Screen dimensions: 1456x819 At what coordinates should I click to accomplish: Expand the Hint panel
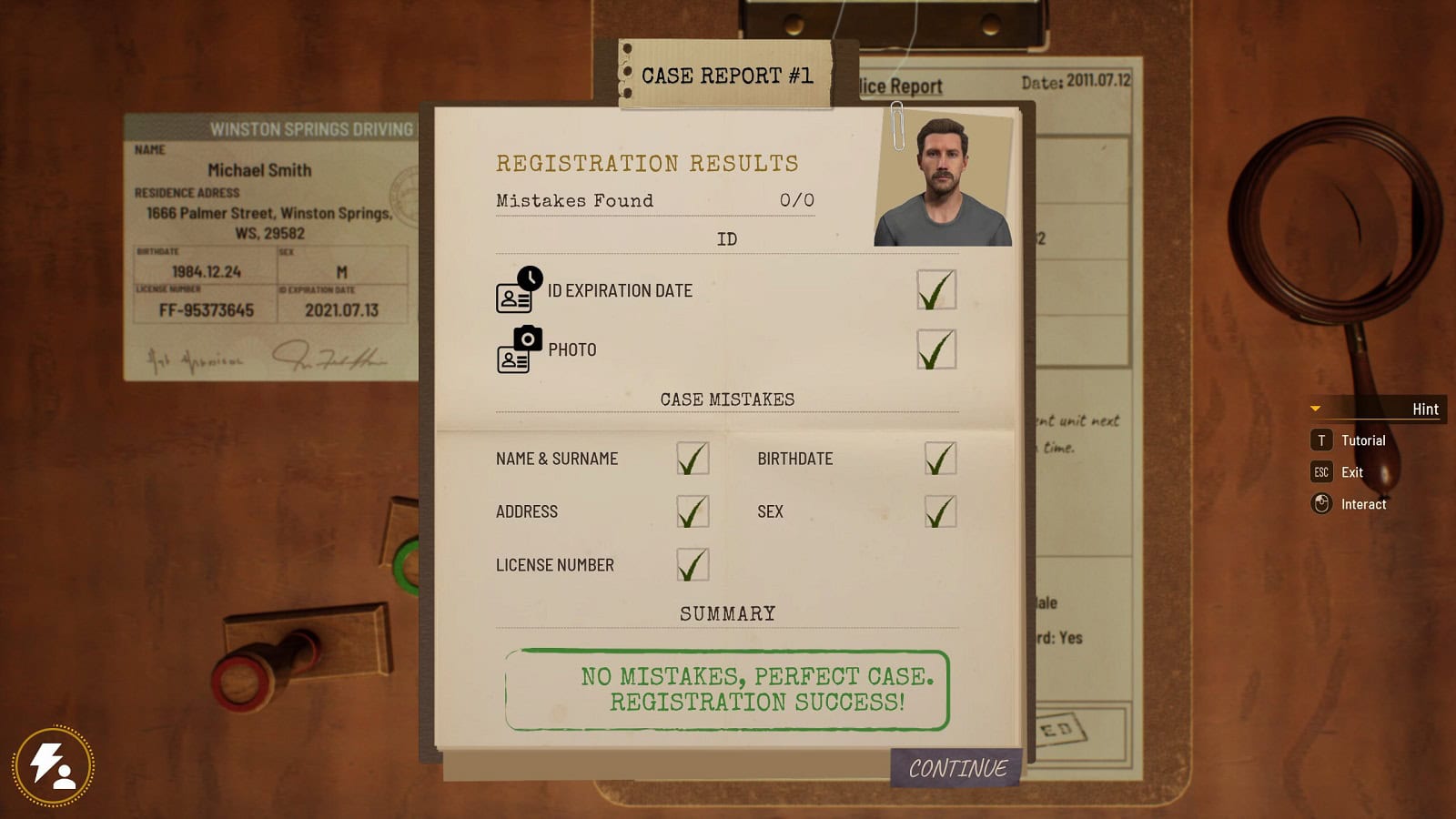click(1378, 409)
